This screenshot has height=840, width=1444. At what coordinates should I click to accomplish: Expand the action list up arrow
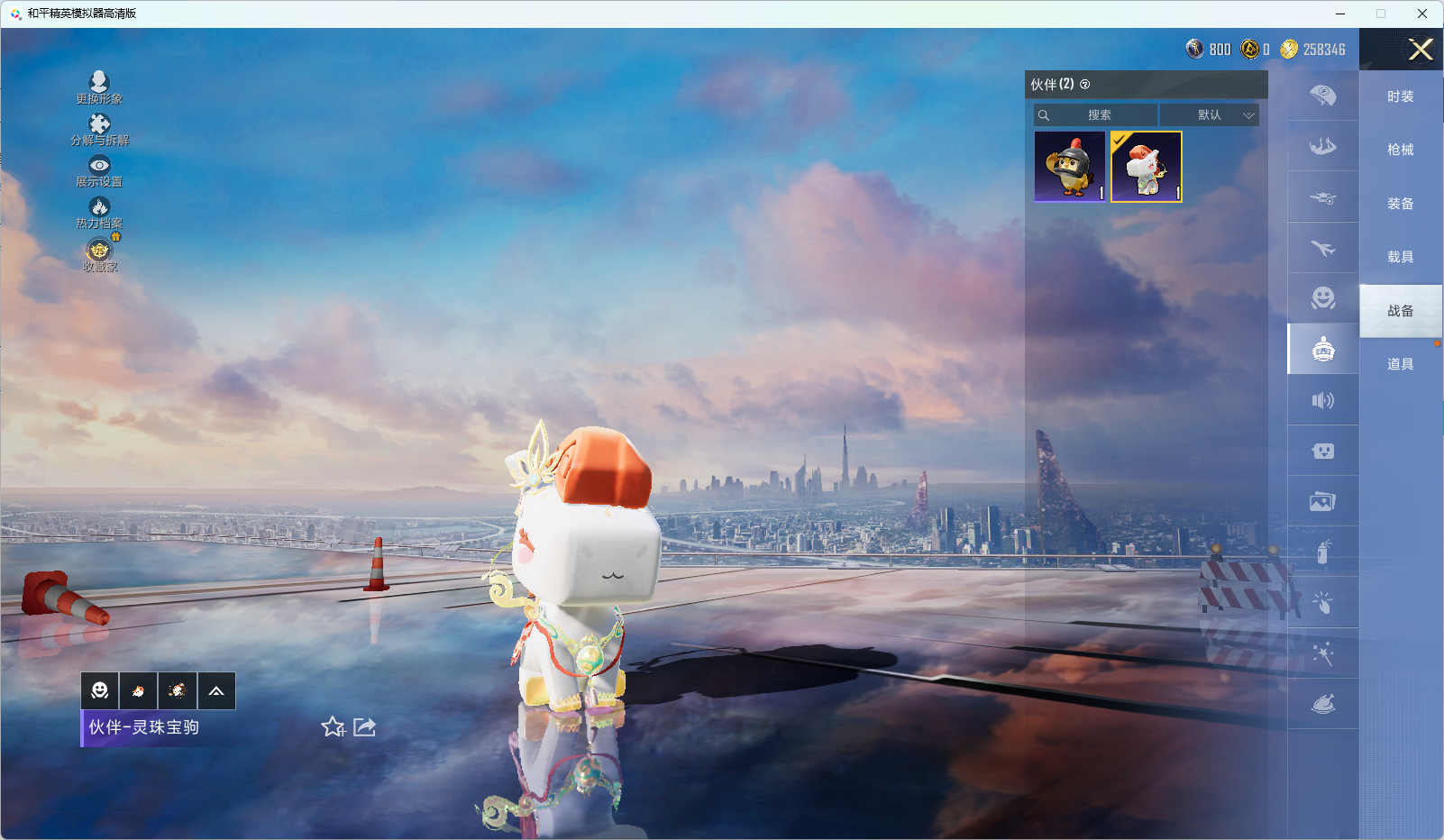click(216, 691)
